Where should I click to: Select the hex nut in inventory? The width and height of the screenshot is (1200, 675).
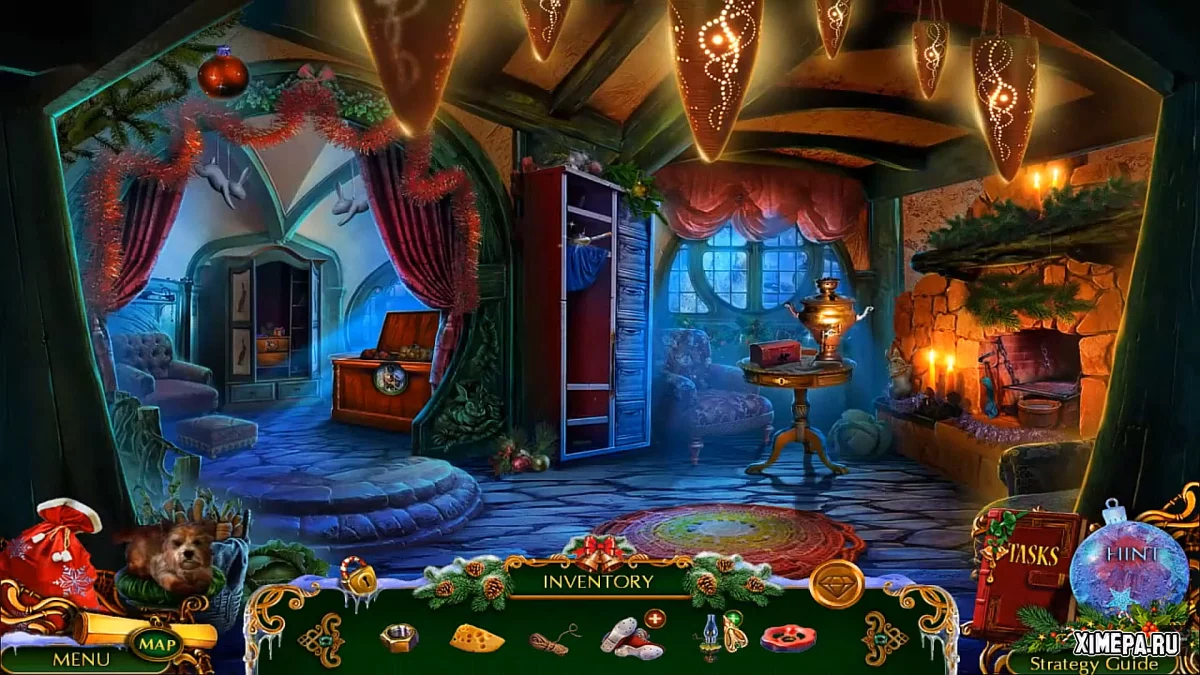[398, 638]
